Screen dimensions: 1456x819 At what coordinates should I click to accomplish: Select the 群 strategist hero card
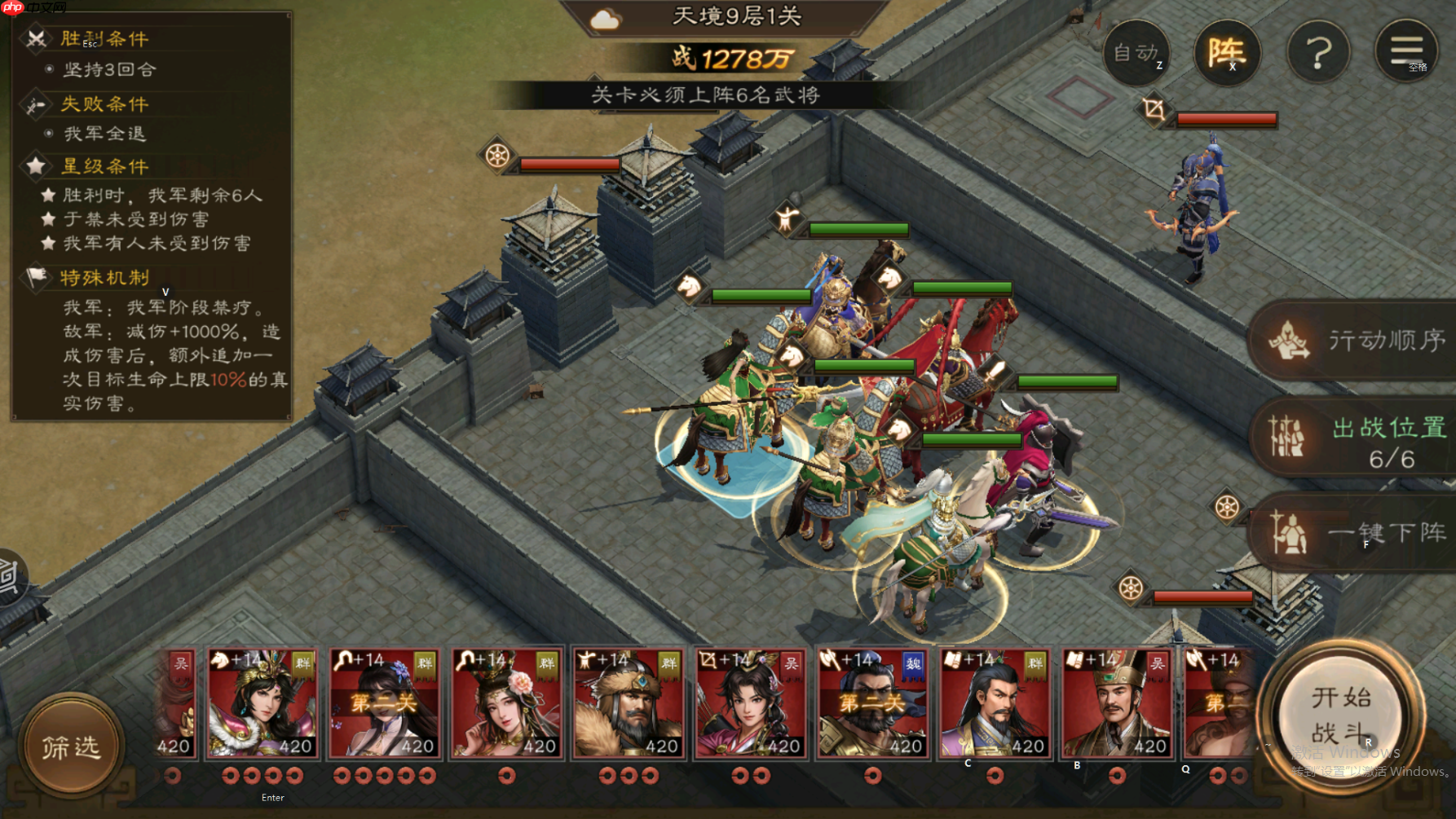tap(995, 704)
